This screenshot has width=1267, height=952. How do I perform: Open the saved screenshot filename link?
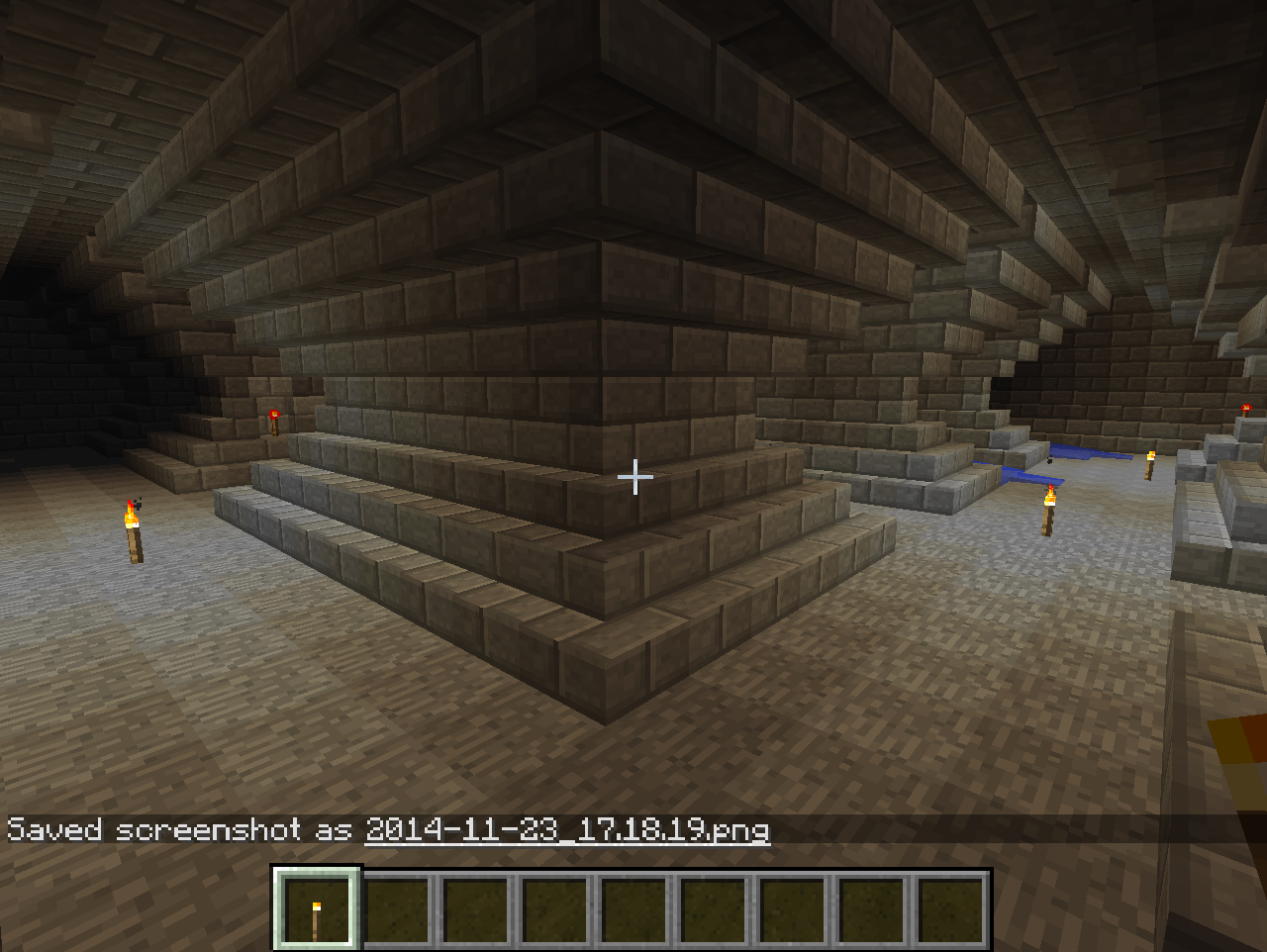pos(566,829)
